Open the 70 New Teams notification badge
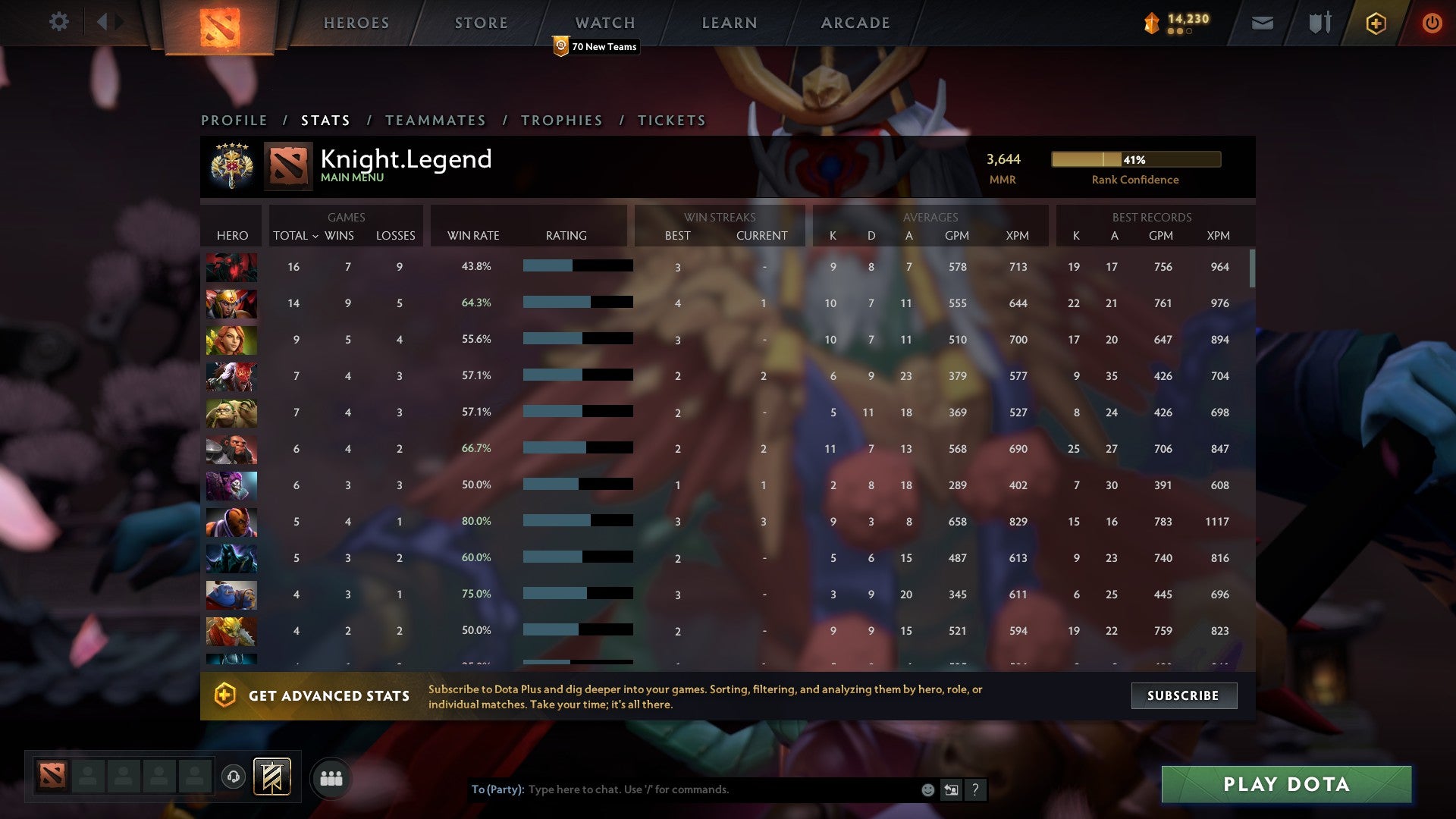 click(596, 46)
